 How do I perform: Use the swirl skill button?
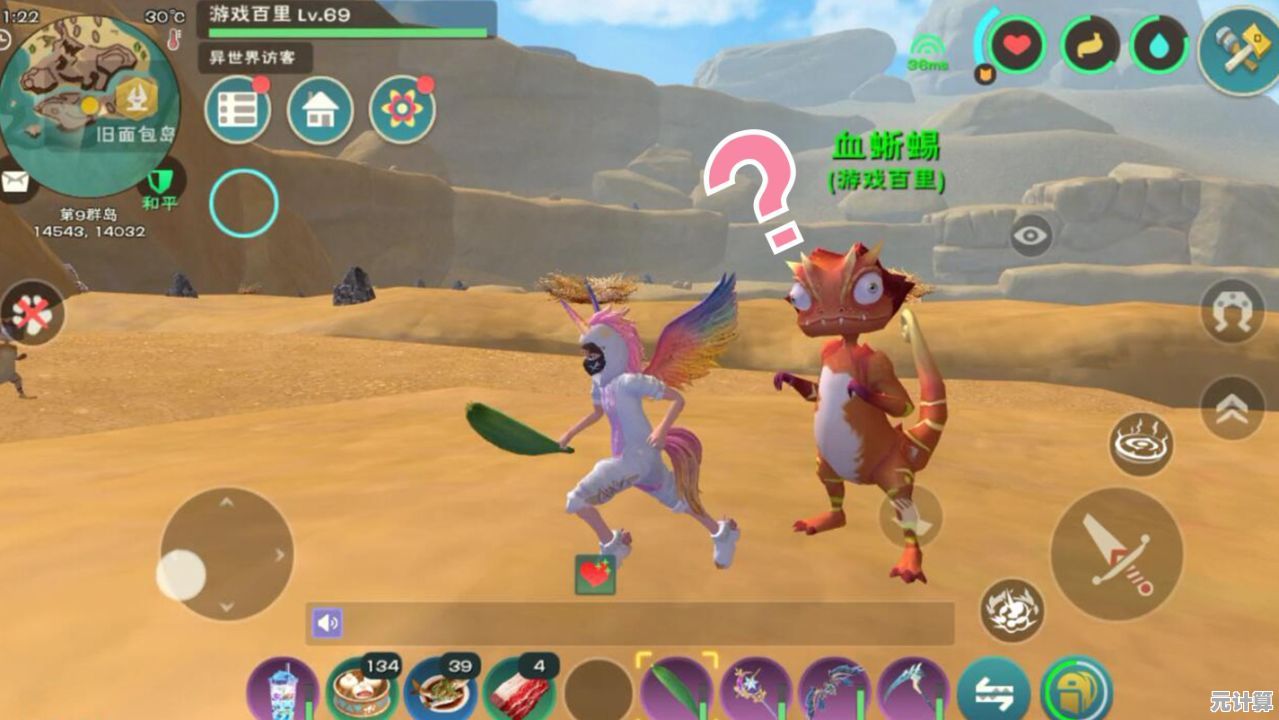[1141, 444]
